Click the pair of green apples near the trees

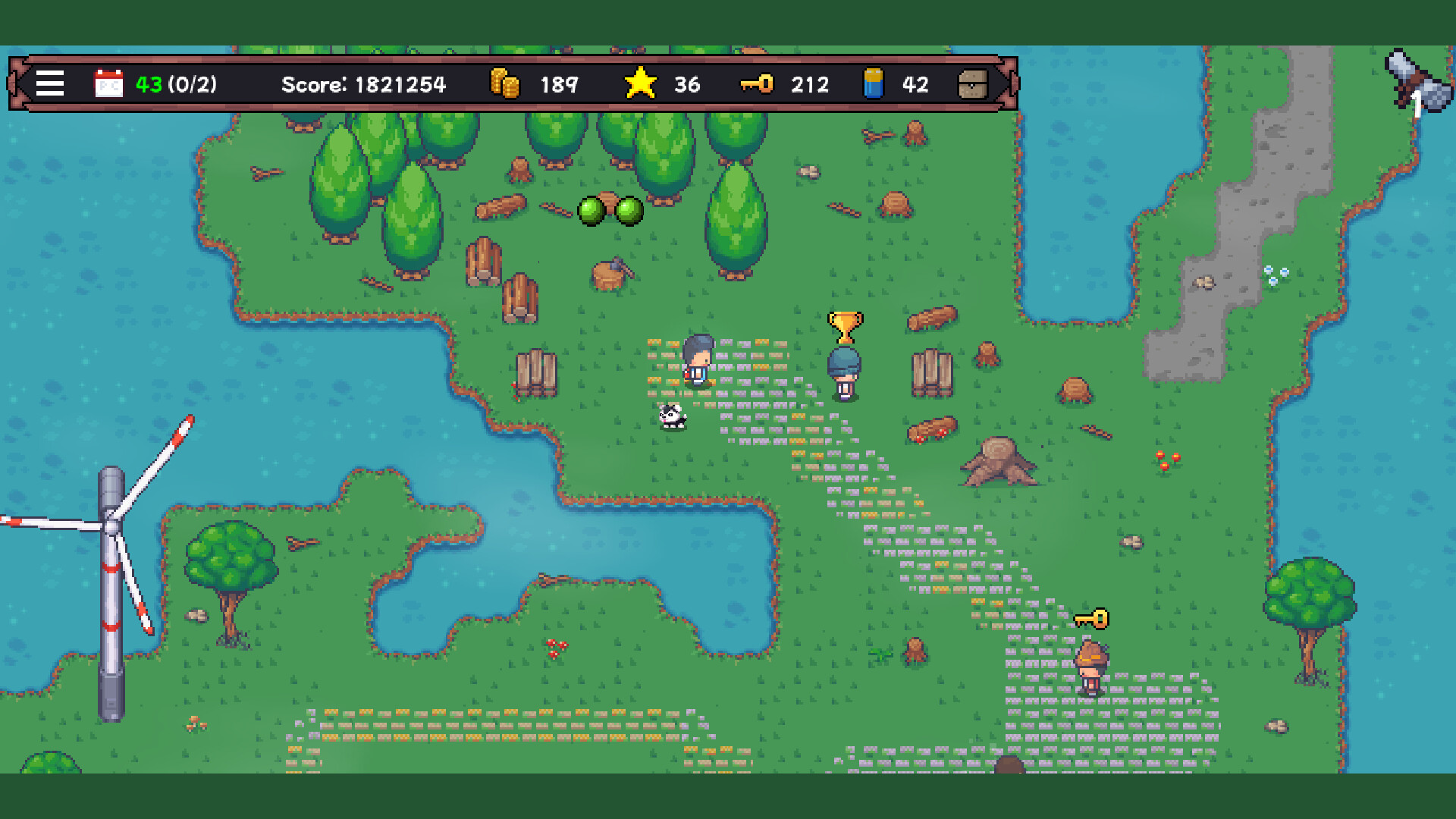pos(611,211)
